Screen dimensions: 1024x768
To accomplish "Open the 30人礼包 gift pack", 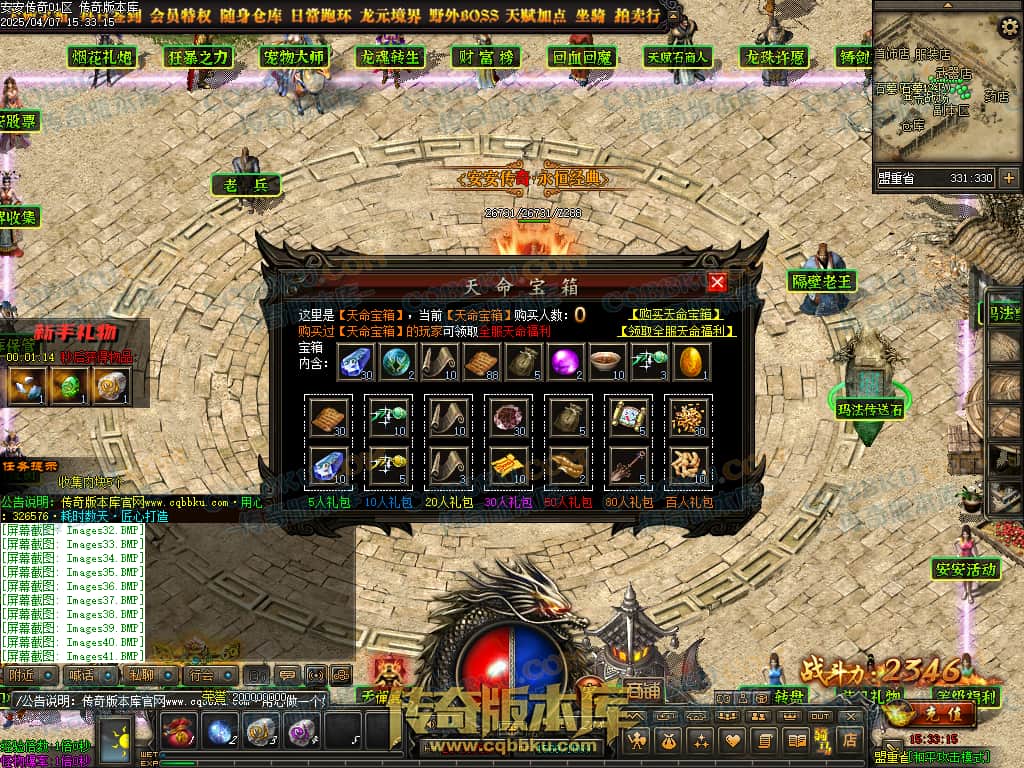I will pyautogui.click(x=506, y=502).
